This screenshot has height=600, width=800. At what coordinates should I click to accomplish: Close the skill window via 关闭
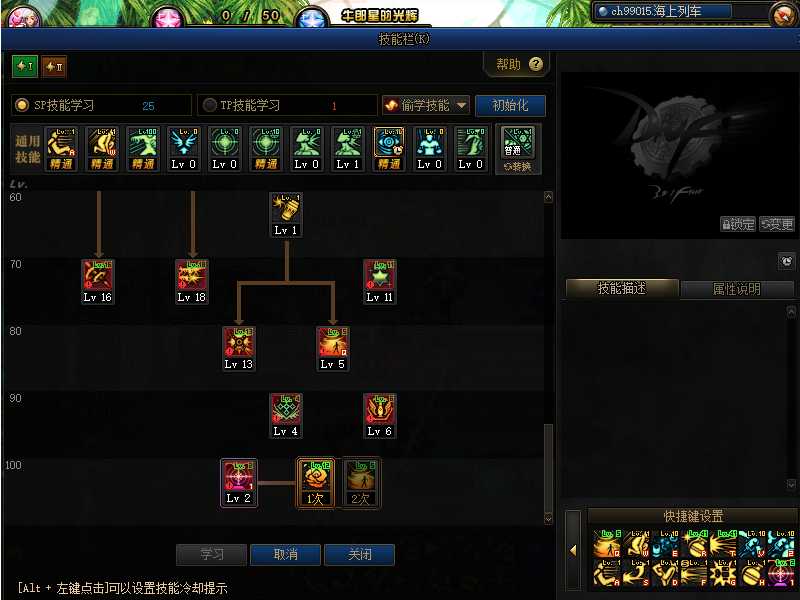pos(359,555)
